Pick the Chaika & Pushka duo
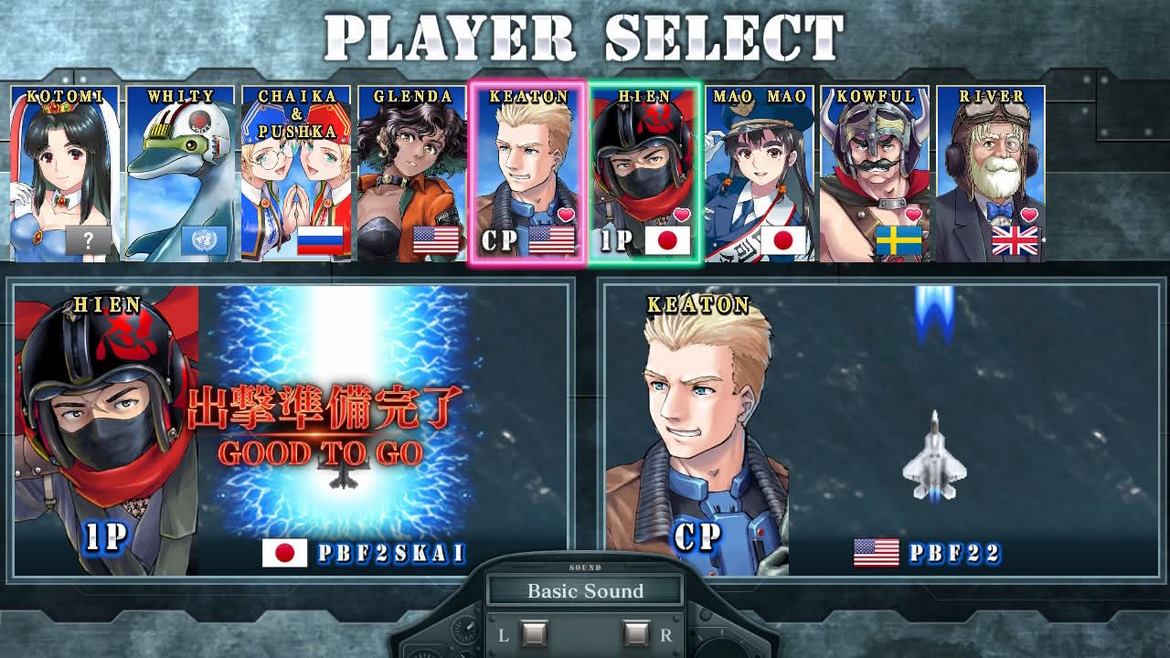Screen dimensions: 1170x658 point(296,173)
